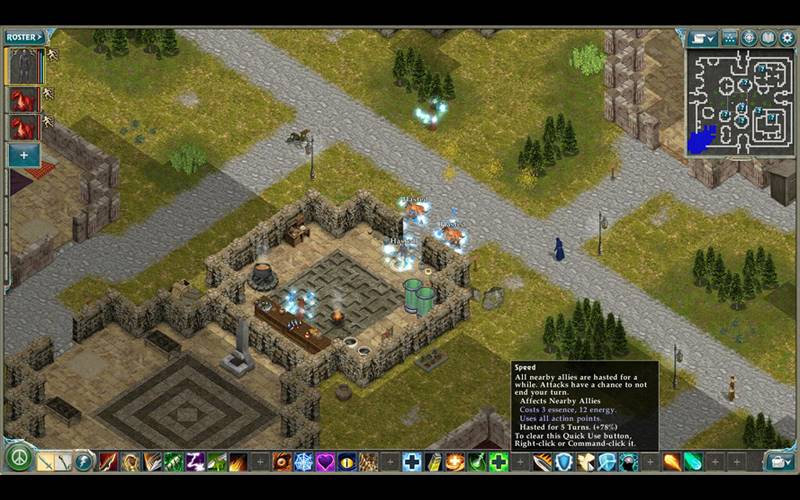Activate the purple heart ability

(325, 461)
